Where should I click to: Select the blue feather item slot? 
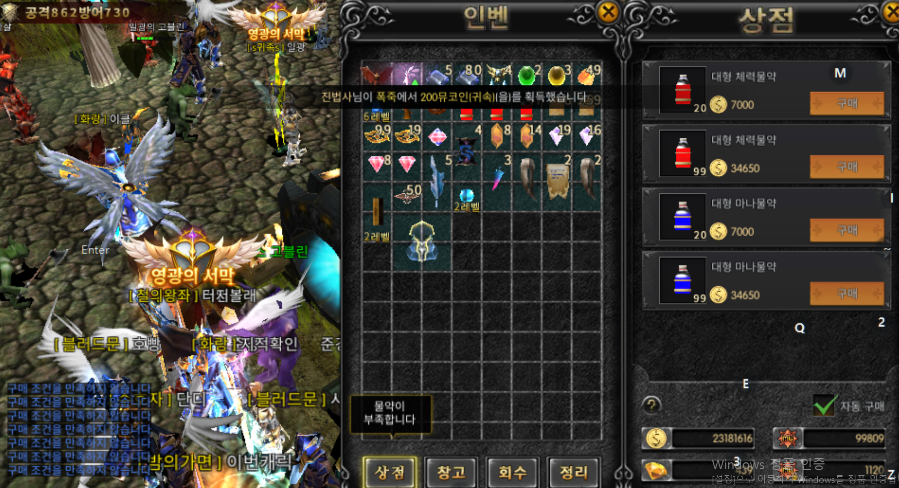point(436,178)
